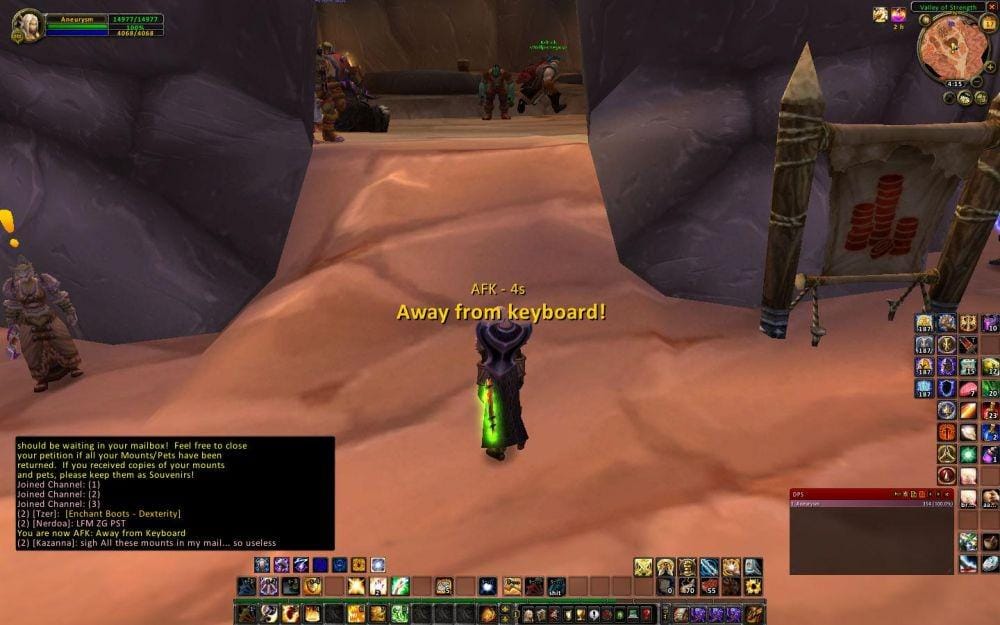1000x625 pixels.
Task: Cast the green glowing orb spell
Action: pos(968,454)
